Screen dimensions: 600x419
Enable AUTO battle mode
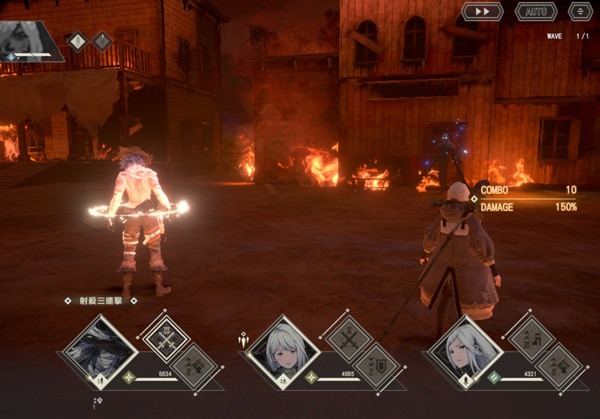point(536,12)
